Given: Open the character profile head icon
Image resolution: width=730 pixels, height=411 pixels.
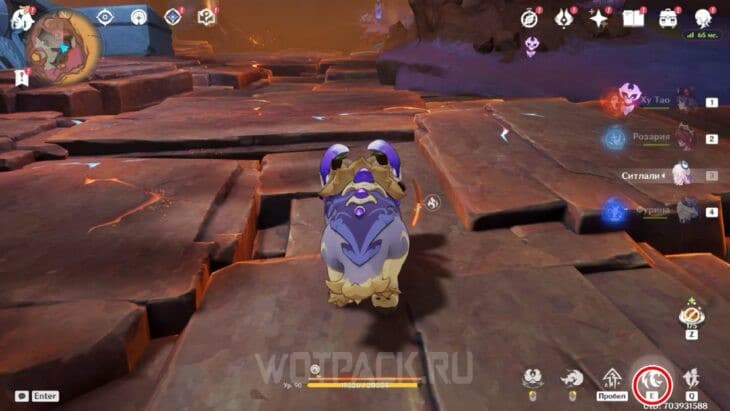Looking at the screenshot, I should (x=701, y=17).
